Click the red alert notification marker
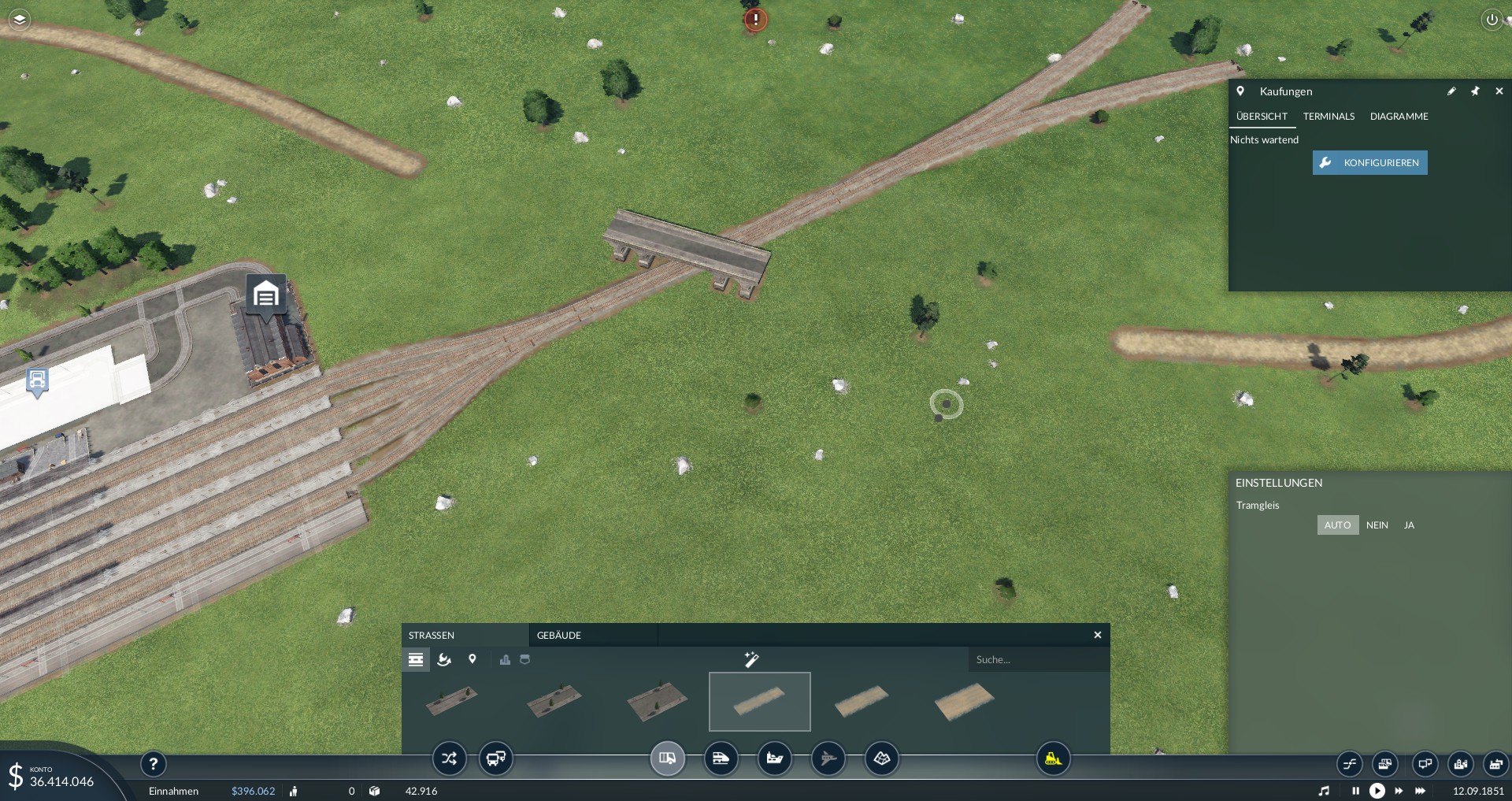1512x801 pixels. [756, 20]
